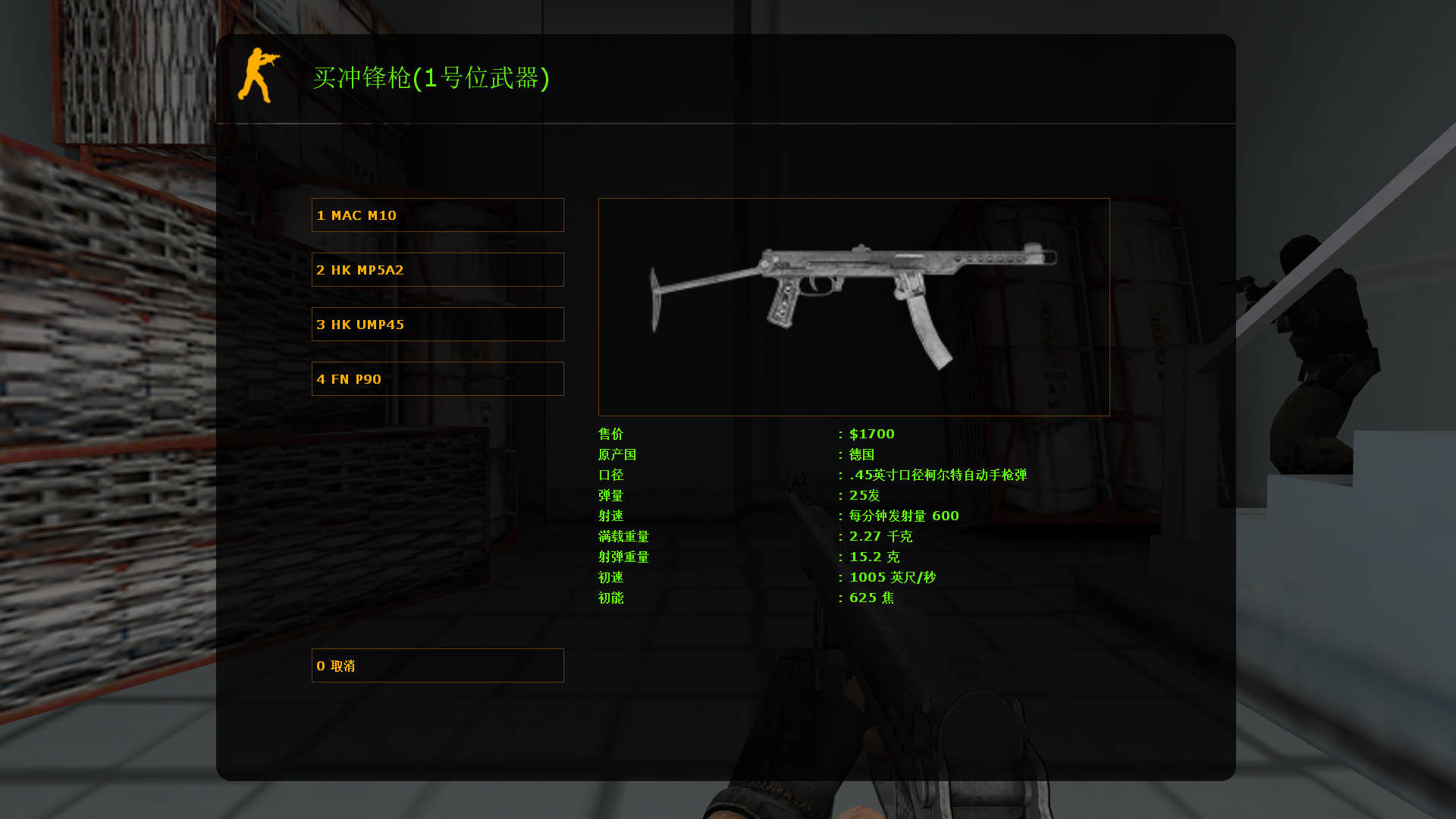Select the 每分钟发射量 600 firing rate value
Viewport: 1456px width, 819px height.
[x=902, y=516]
